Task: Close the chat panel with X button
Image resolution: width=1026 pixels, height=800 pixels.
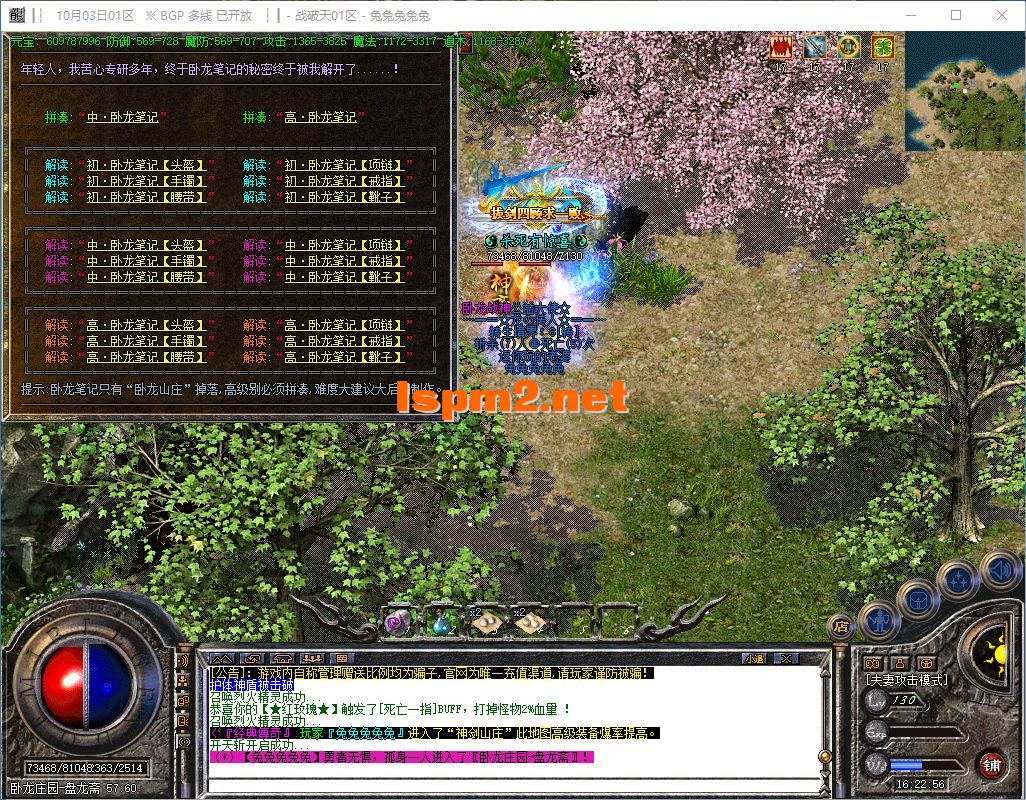Action: [x=787, y=659]
